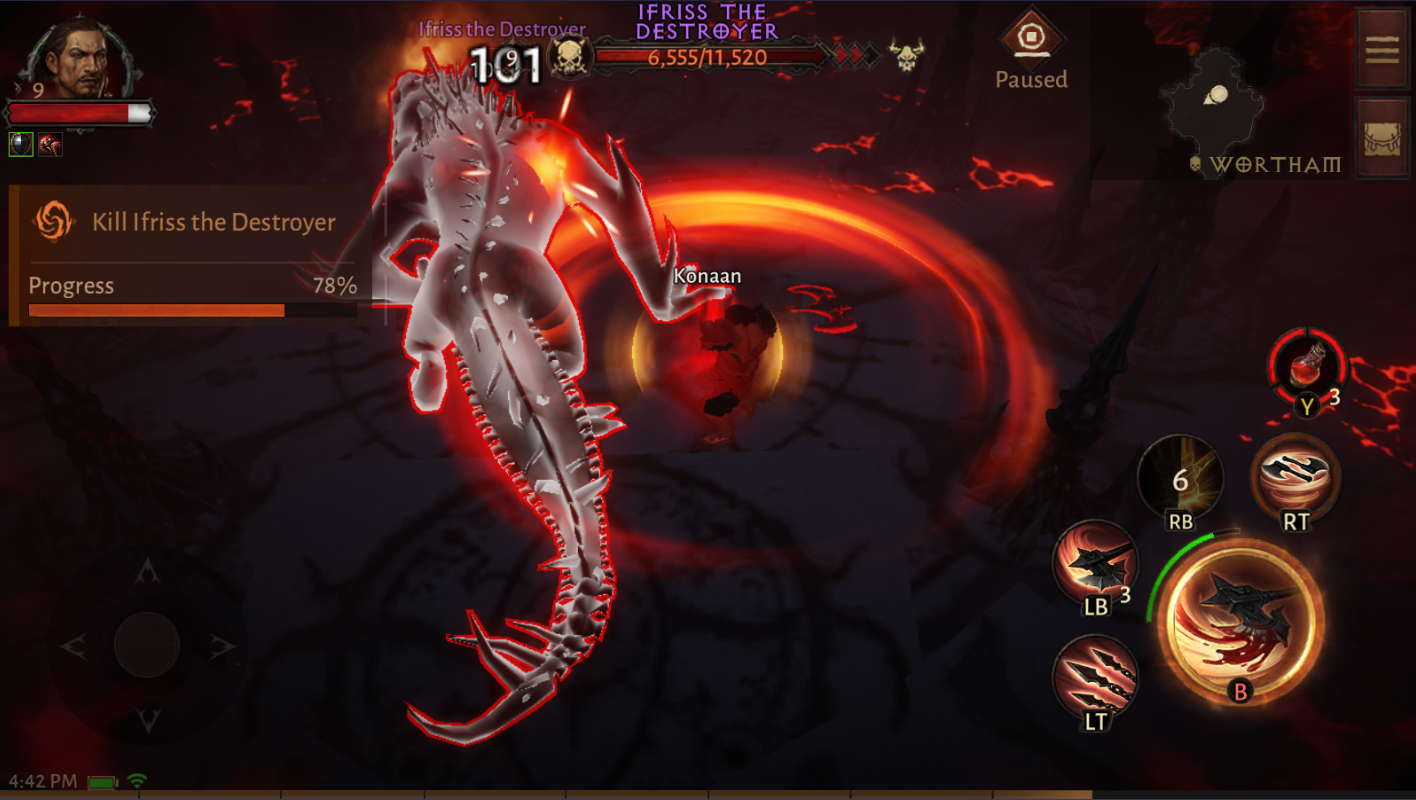The width and height of the screenshot is (1416, 800).
Task: Open the quest log book icon
Action: coord(1382,50)
